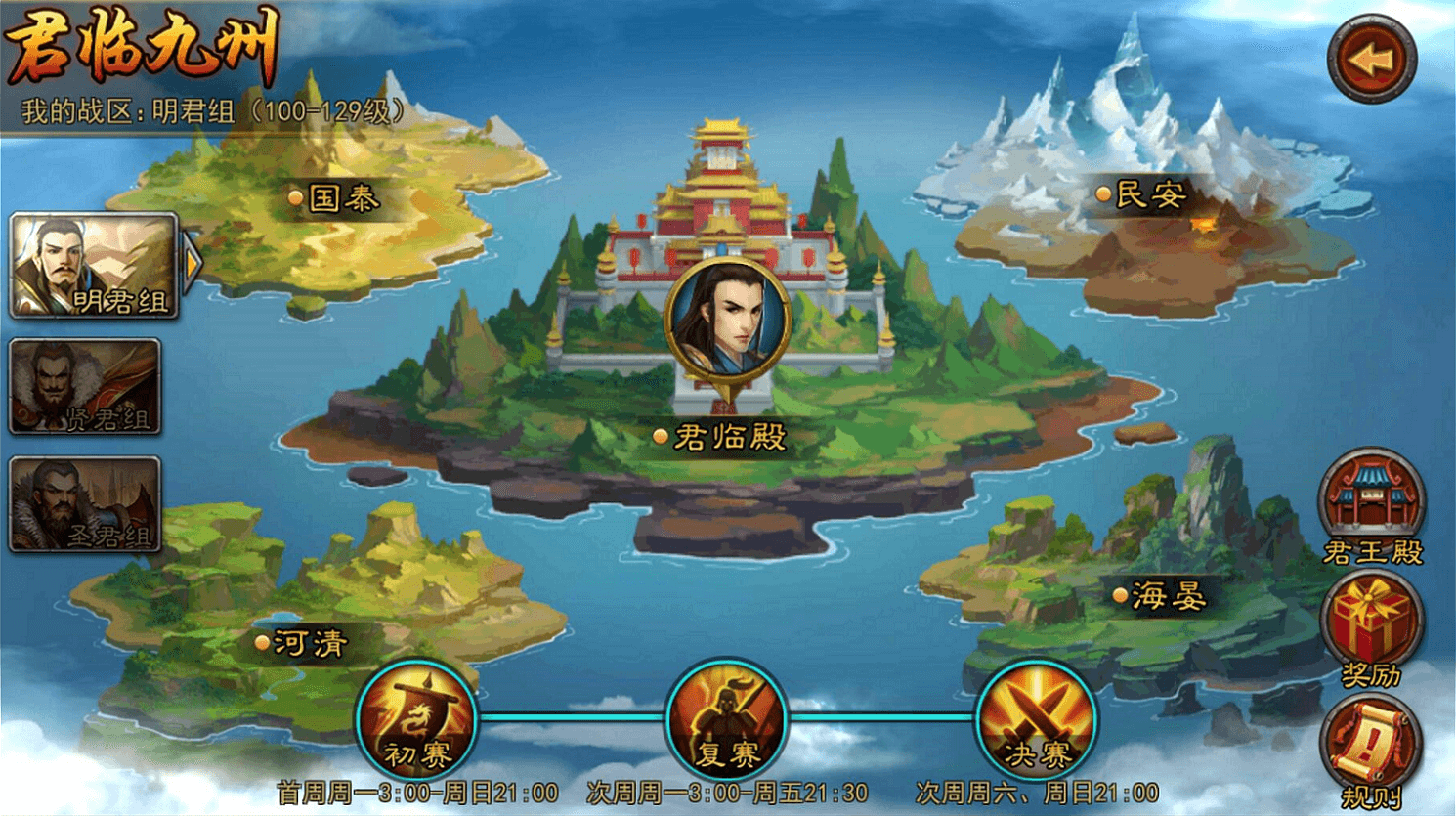Select the 明君组 battle zone tab
Screen dimensions: 1456x816
pyautogui.click(x=94, y=267)
